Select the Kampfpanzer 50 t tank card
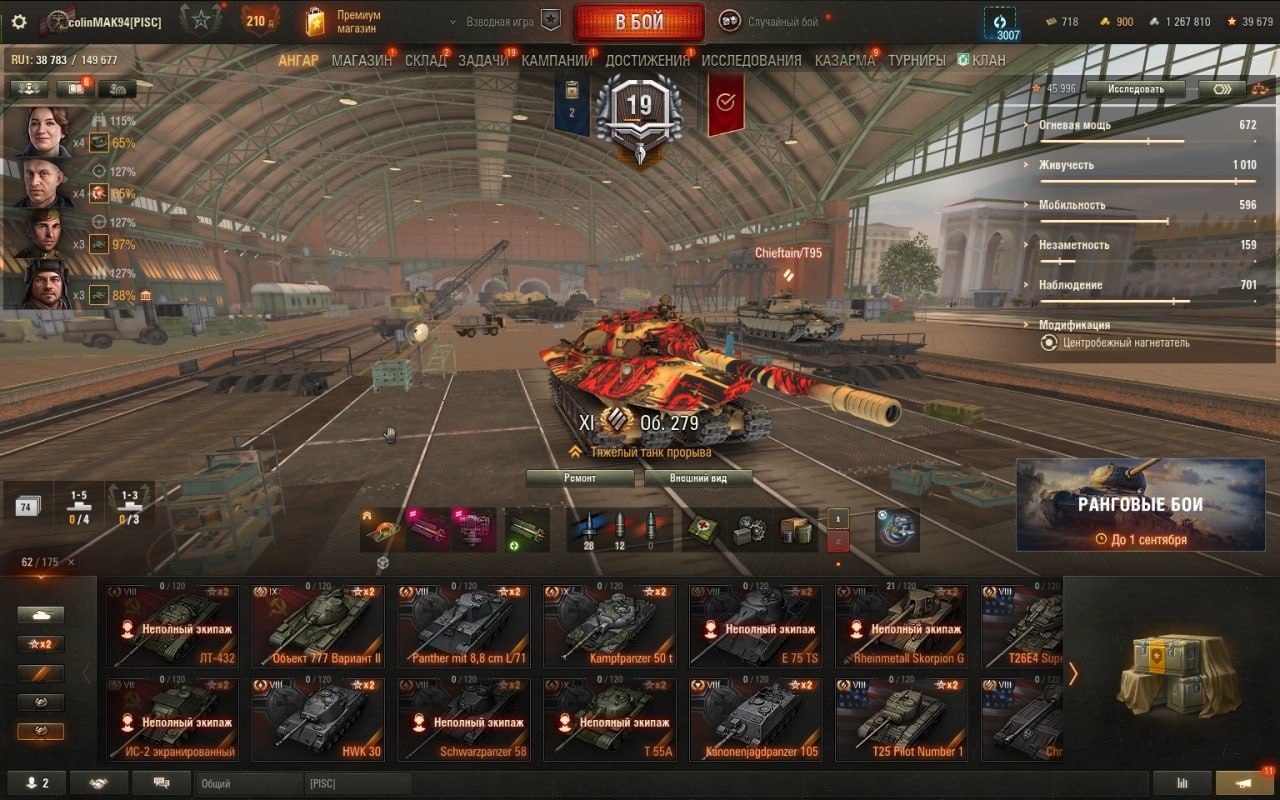This screenshot has height=800, width=1280. [609, 626]
